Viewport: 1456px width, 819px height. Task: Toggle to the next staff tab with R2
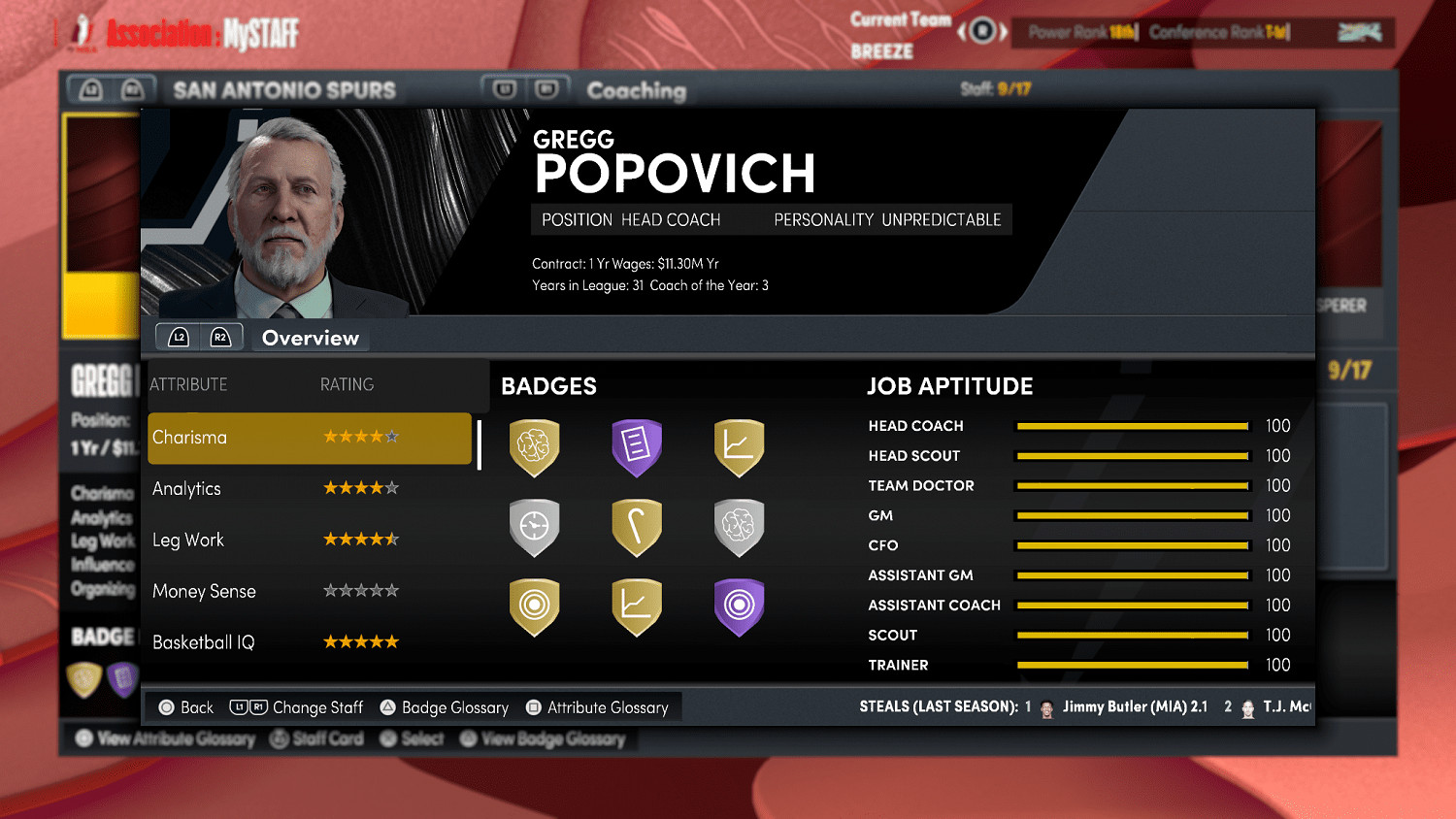(222, 337)
